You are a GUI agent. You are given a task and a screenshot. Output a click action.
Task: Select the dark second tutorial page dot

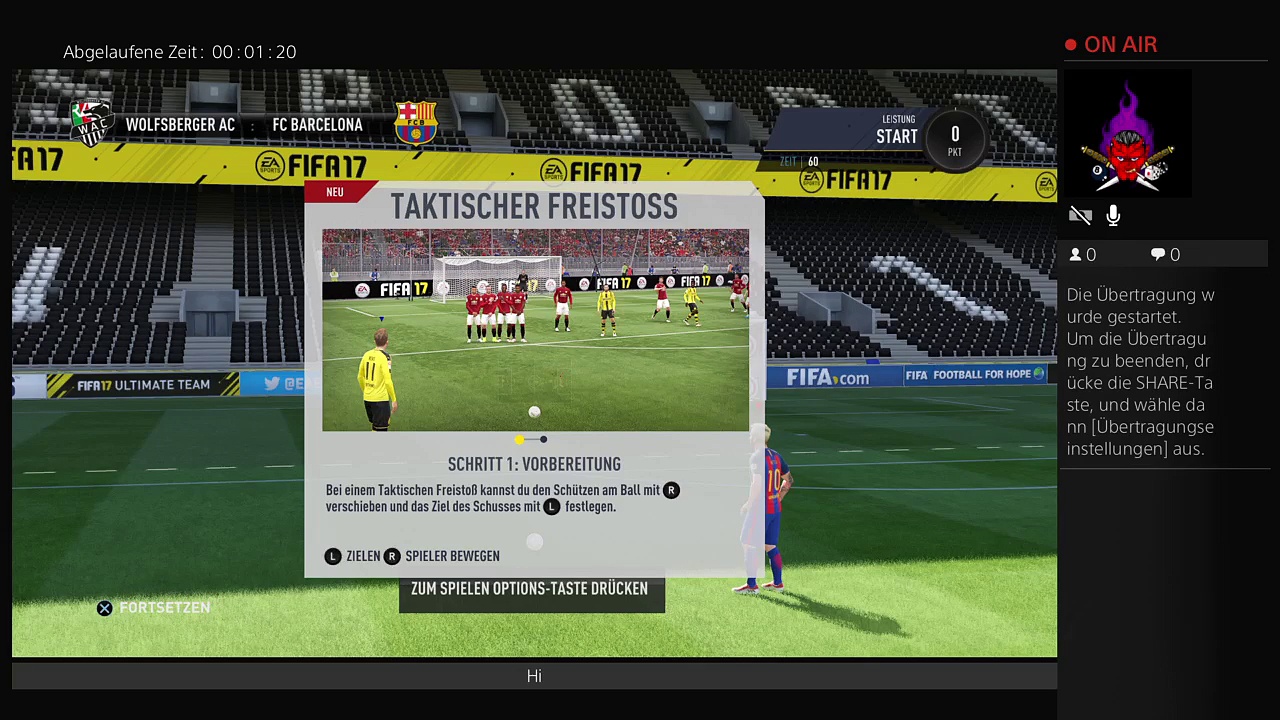pos(543,439)
